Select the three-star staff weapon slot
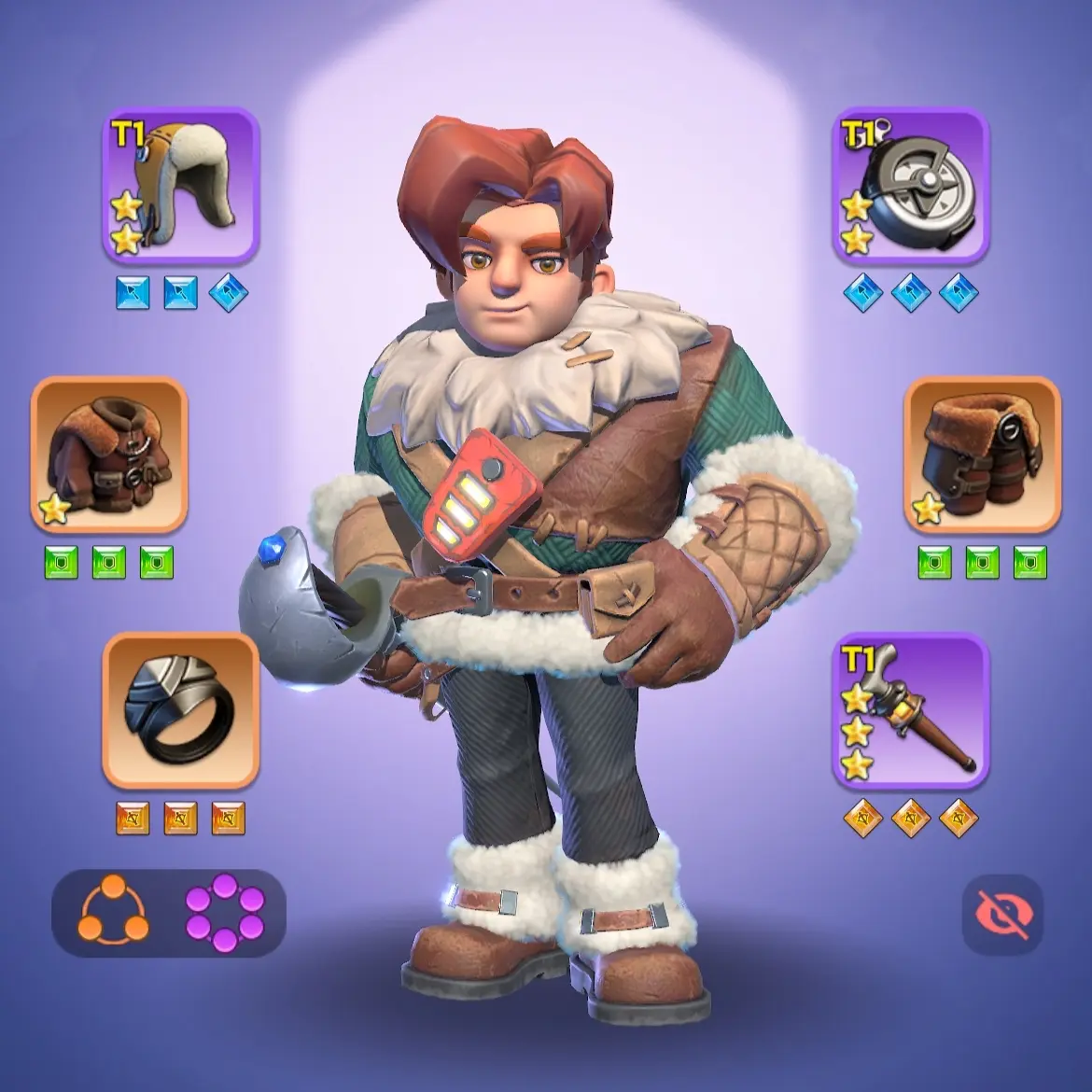The width and height of the screenshot is (1092, 1092). pyautogui.click(x=910, y=710)
